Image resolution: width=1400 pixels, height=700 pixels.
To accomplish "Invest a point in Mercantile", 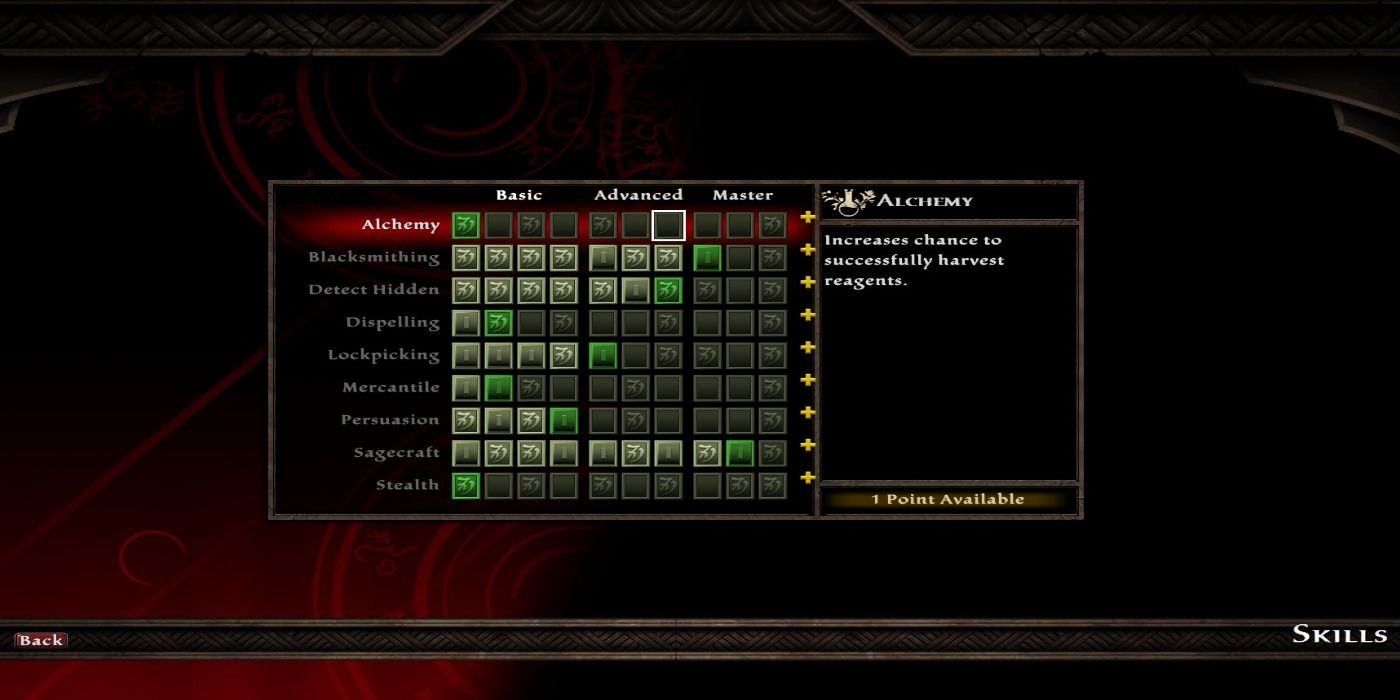I will [808, 380].
